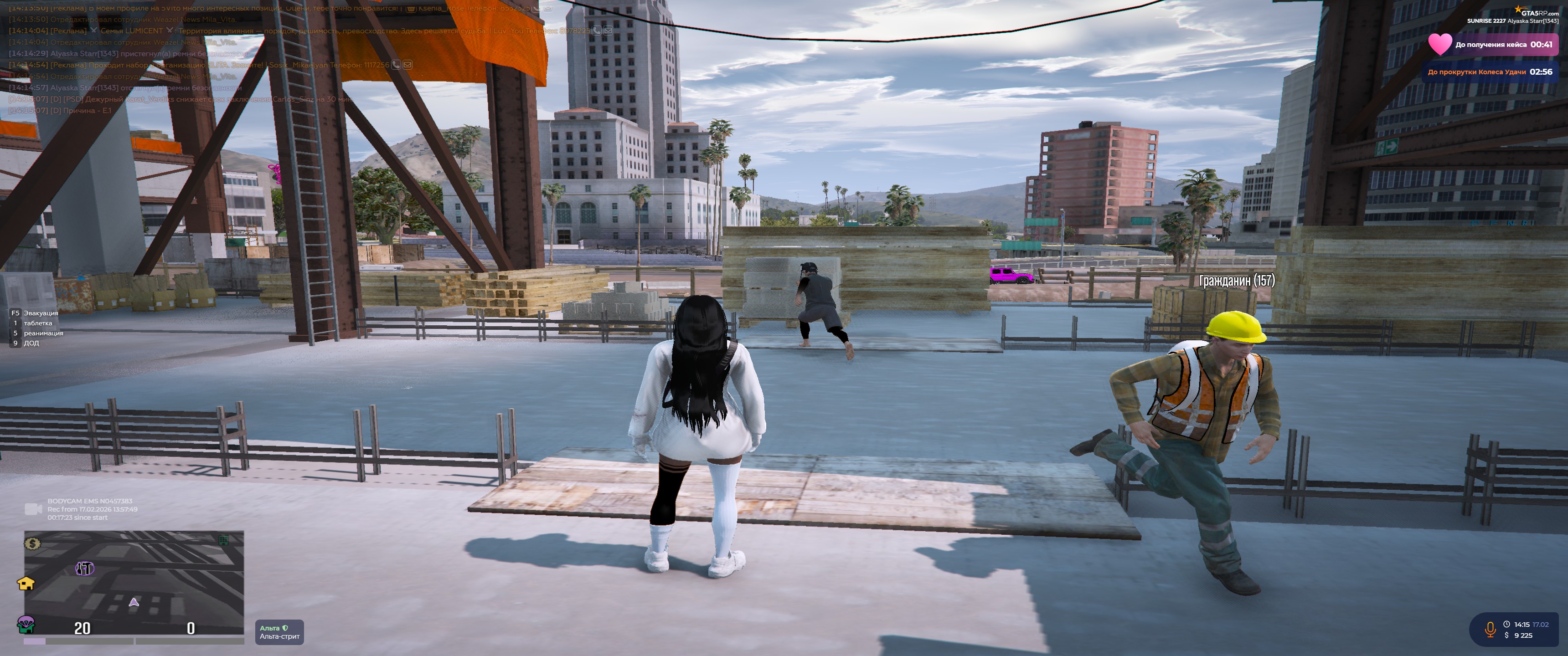Click the green building marker on the minimap
This screenshot has width=1568, height=656.
pos(223,540)
